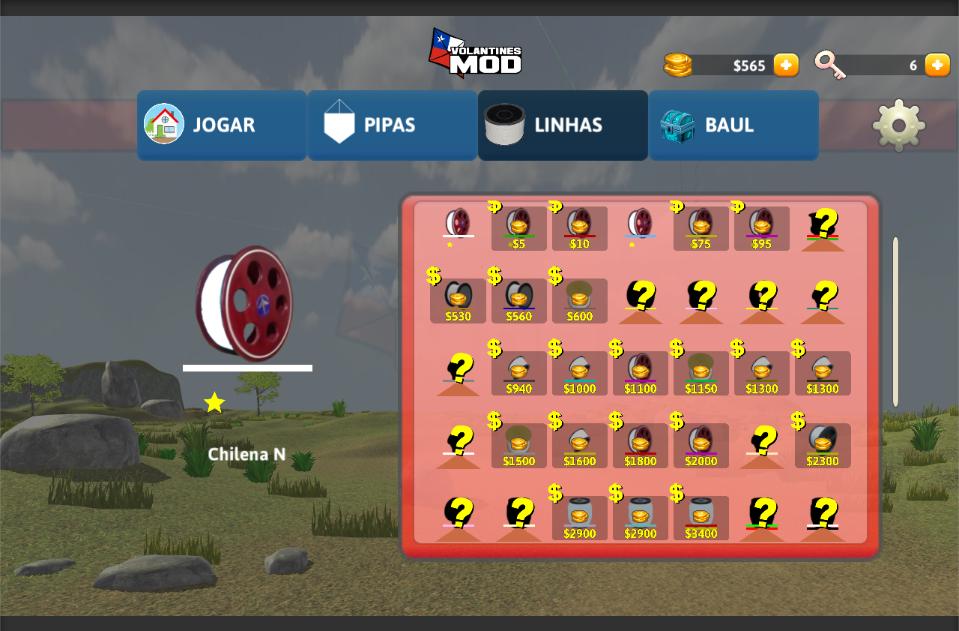The image size is (959, 631).
Task: Click the line shop scrollbar
Action: click(x=895, y=321)
